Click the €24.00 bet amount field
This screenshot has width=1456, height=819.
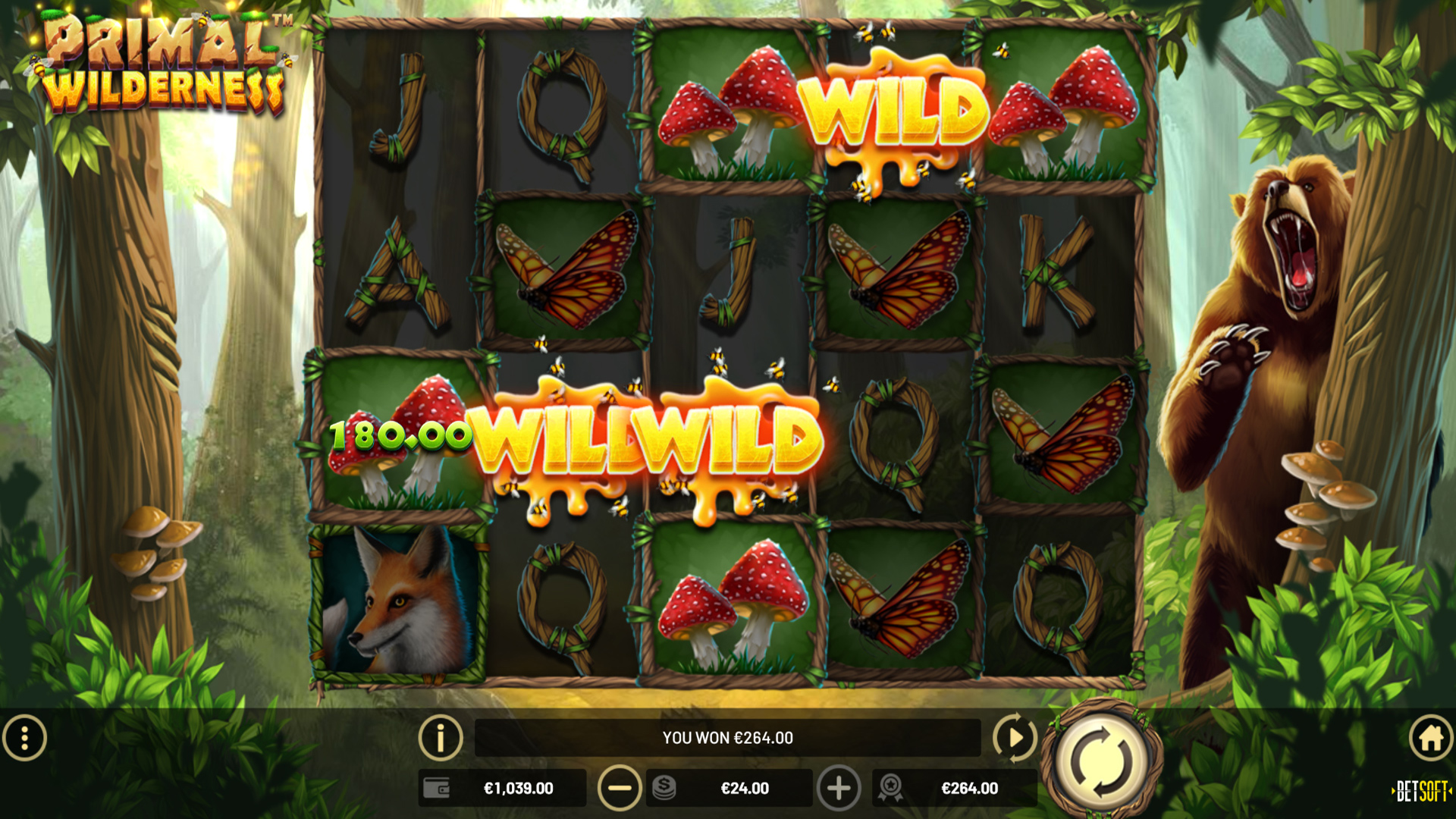745,788
